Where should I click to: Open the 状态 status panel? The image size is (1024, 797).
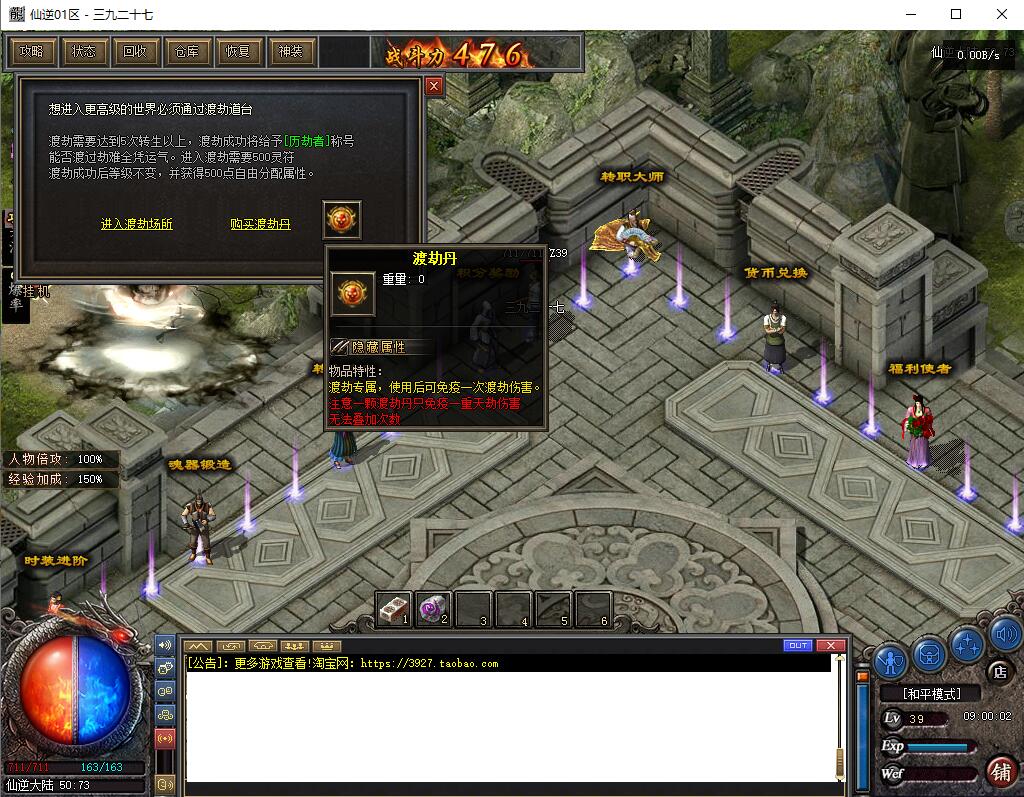[83, 51]
